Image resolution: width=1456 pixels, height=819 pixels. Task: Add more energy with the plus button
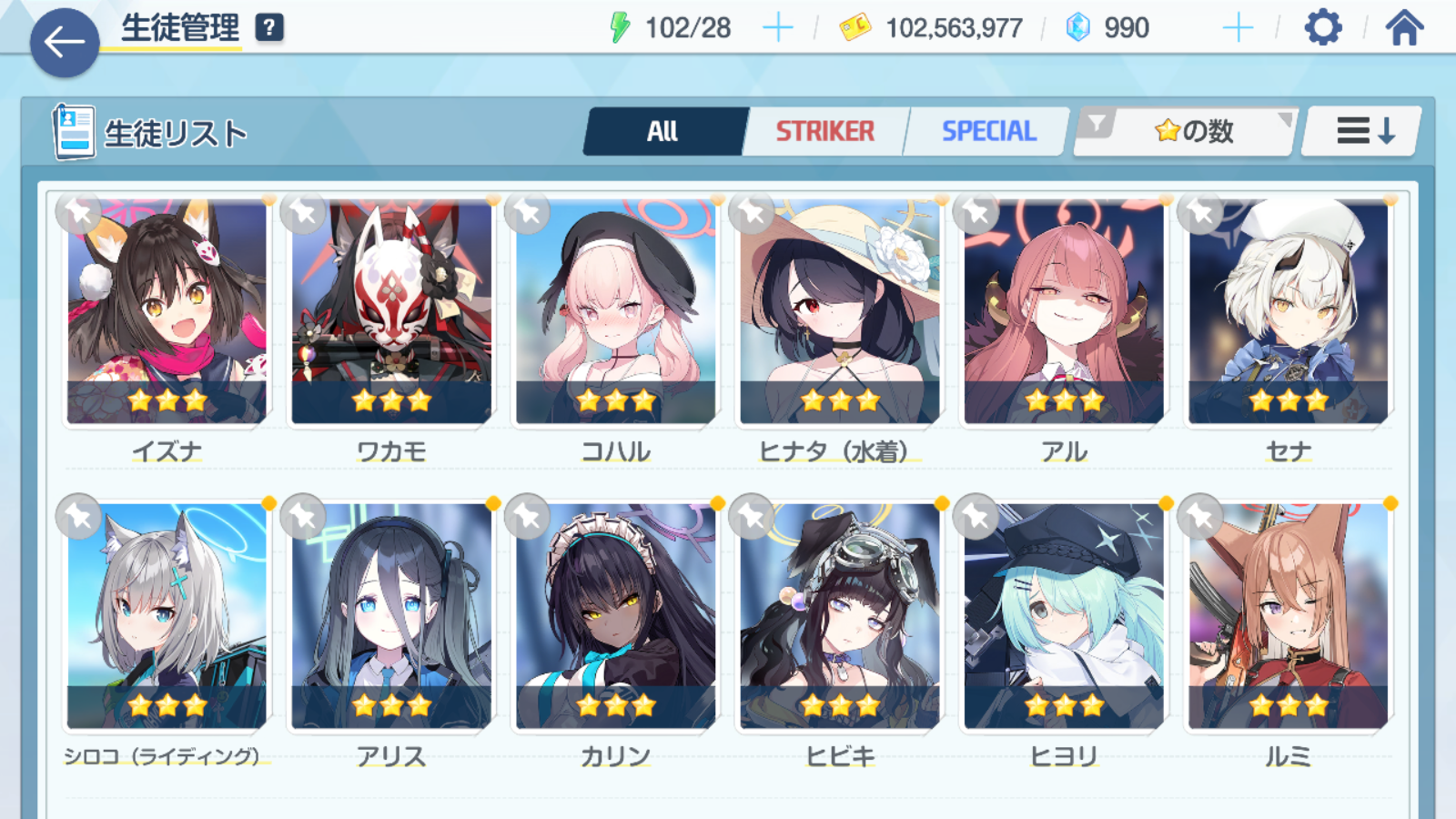pos(777,28)
